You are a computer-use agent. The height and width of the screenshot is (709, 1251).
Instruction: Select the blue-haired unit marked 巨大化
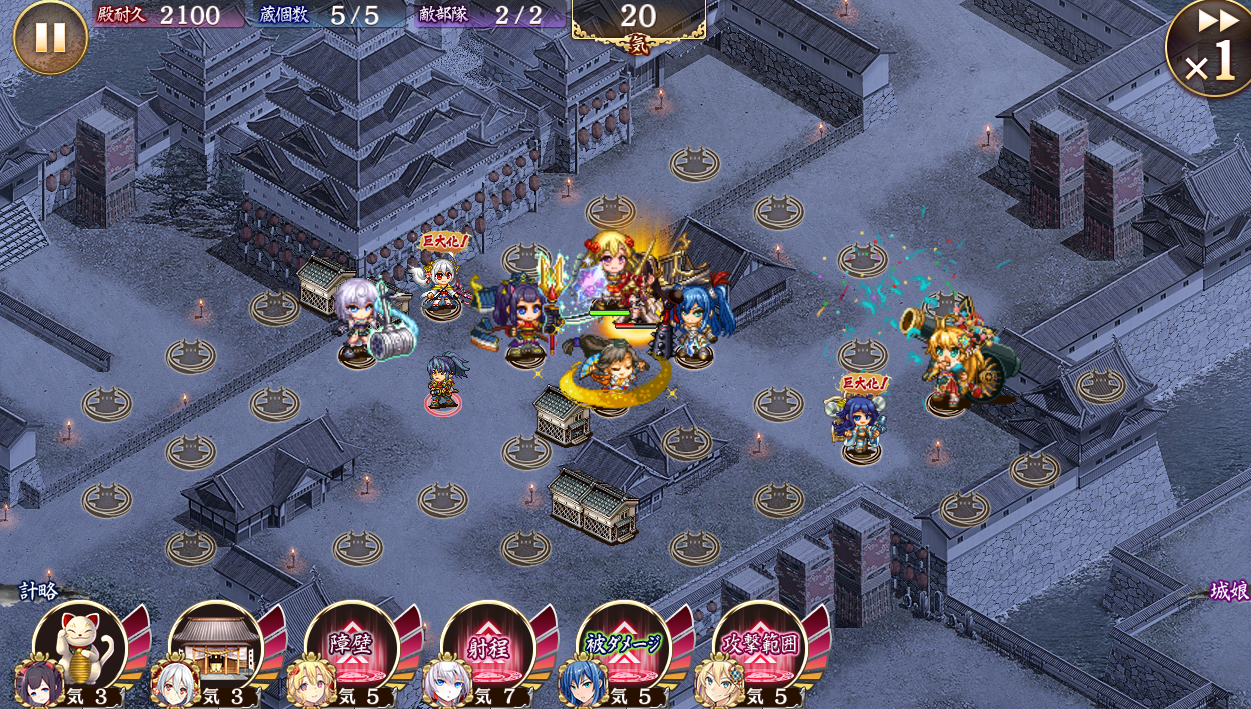pyautogui.click(x=860, y=423)
